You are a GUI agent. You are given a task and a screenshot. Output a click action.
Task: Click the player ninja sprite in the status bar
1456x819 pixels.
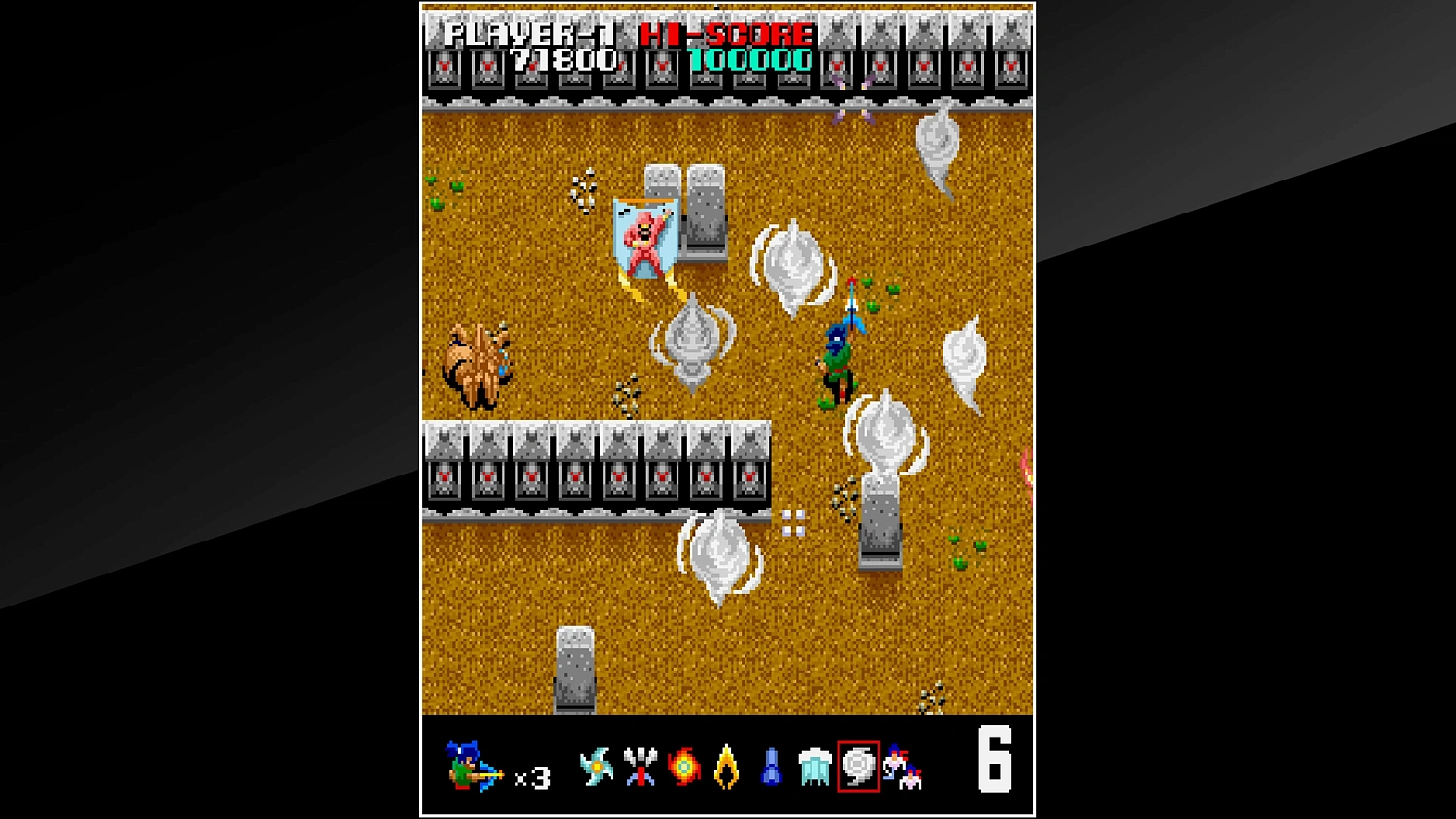(x=468, y=767)
